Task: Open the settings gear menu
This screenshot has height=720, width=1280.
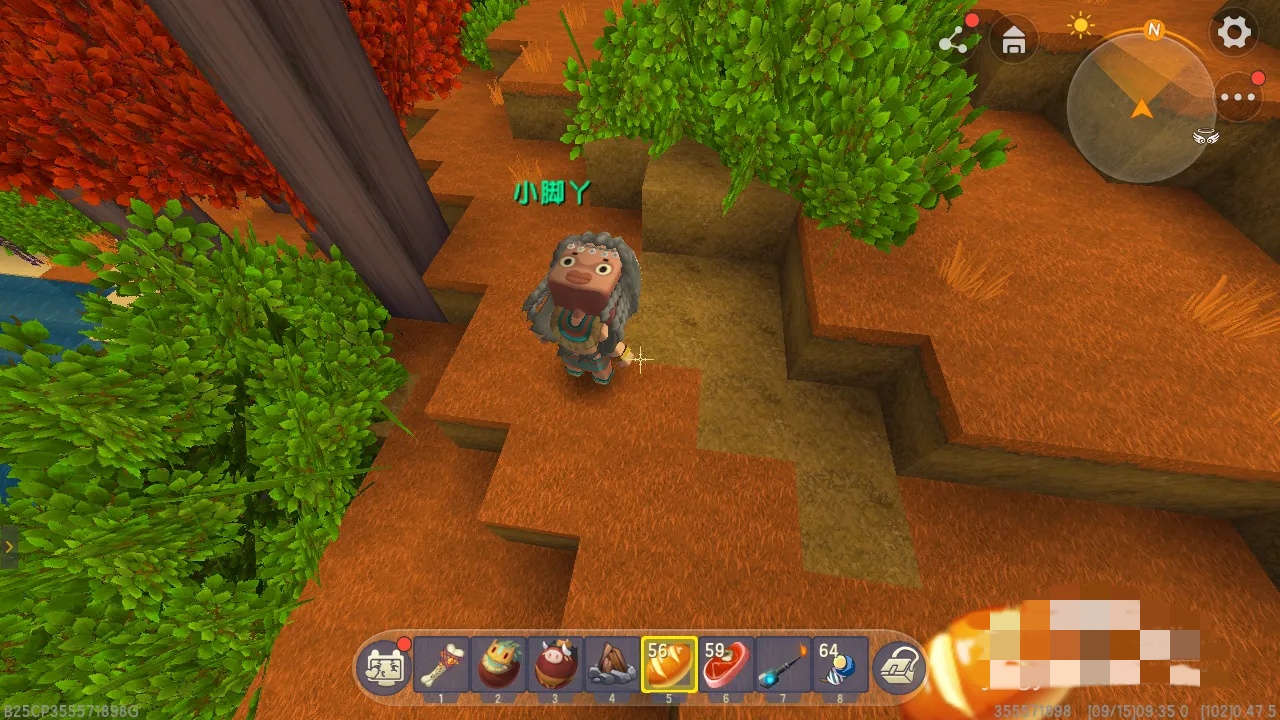Action: 1234,33
